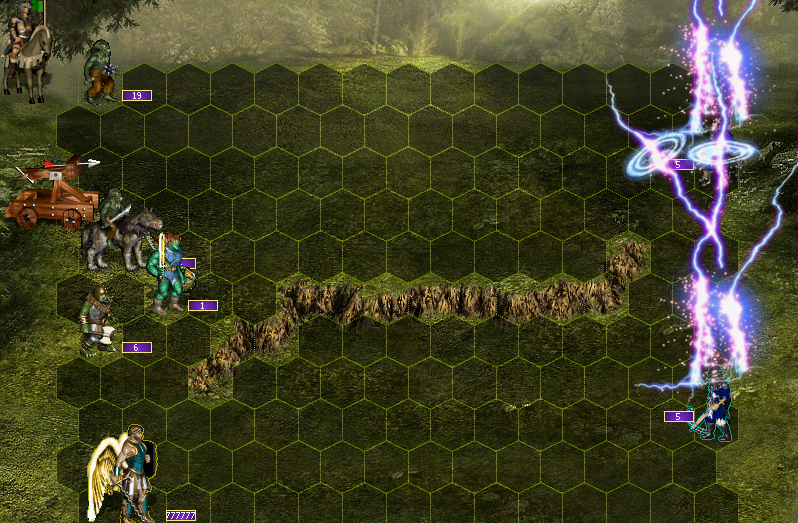Screen dimensions: 798x523
Task: Select the lizardman stack numbered 19
Action: pos(100,72)
